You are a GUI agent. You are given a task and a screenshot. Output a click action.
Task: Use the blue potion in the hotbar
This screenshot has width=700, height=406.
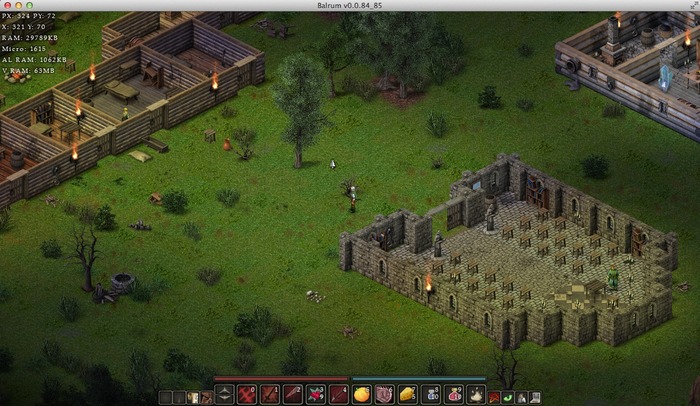[431, 395]
